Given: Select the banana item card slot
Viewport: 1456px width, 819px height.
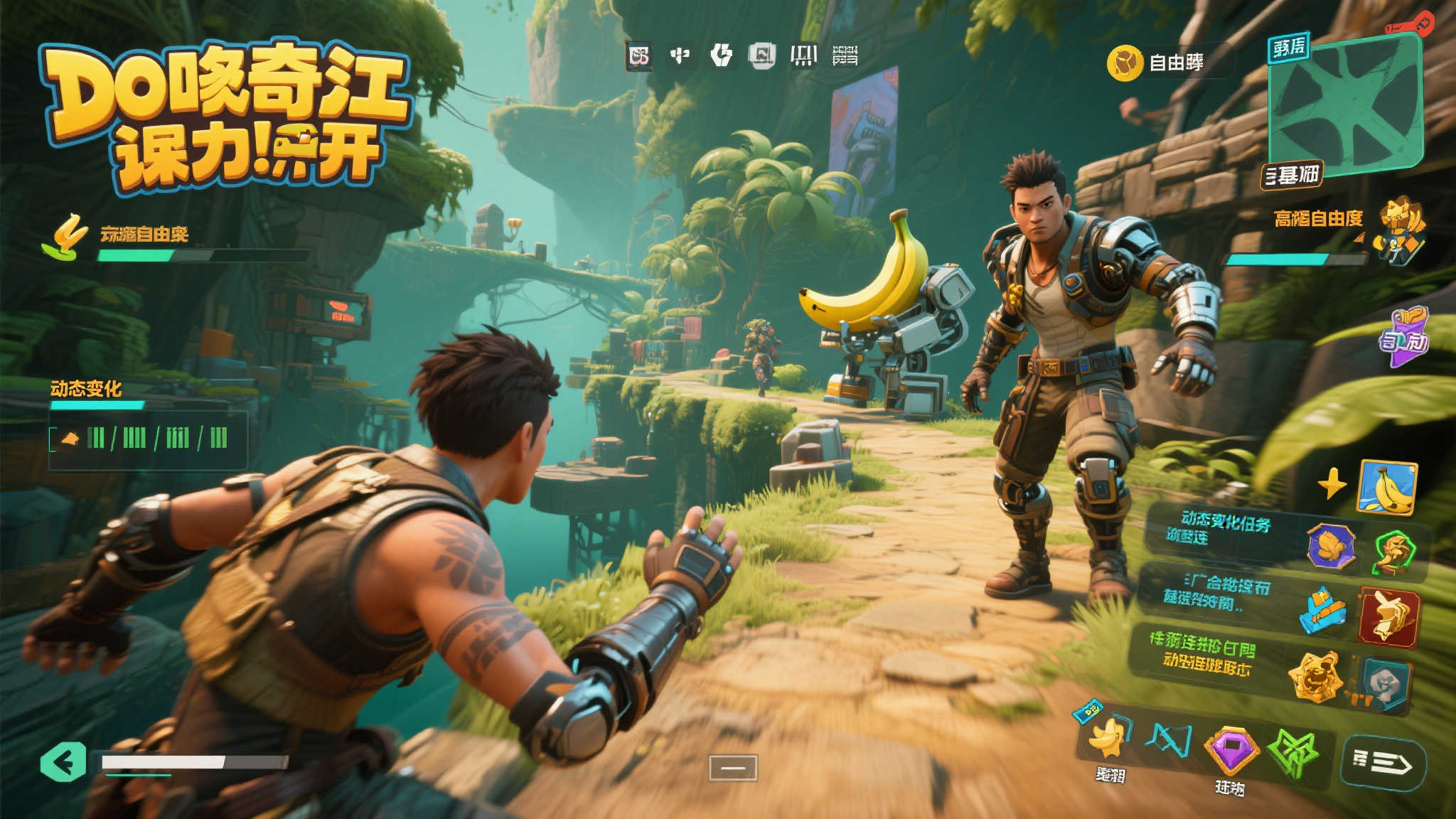Looking at the screenshot, I should point(1387,487).
